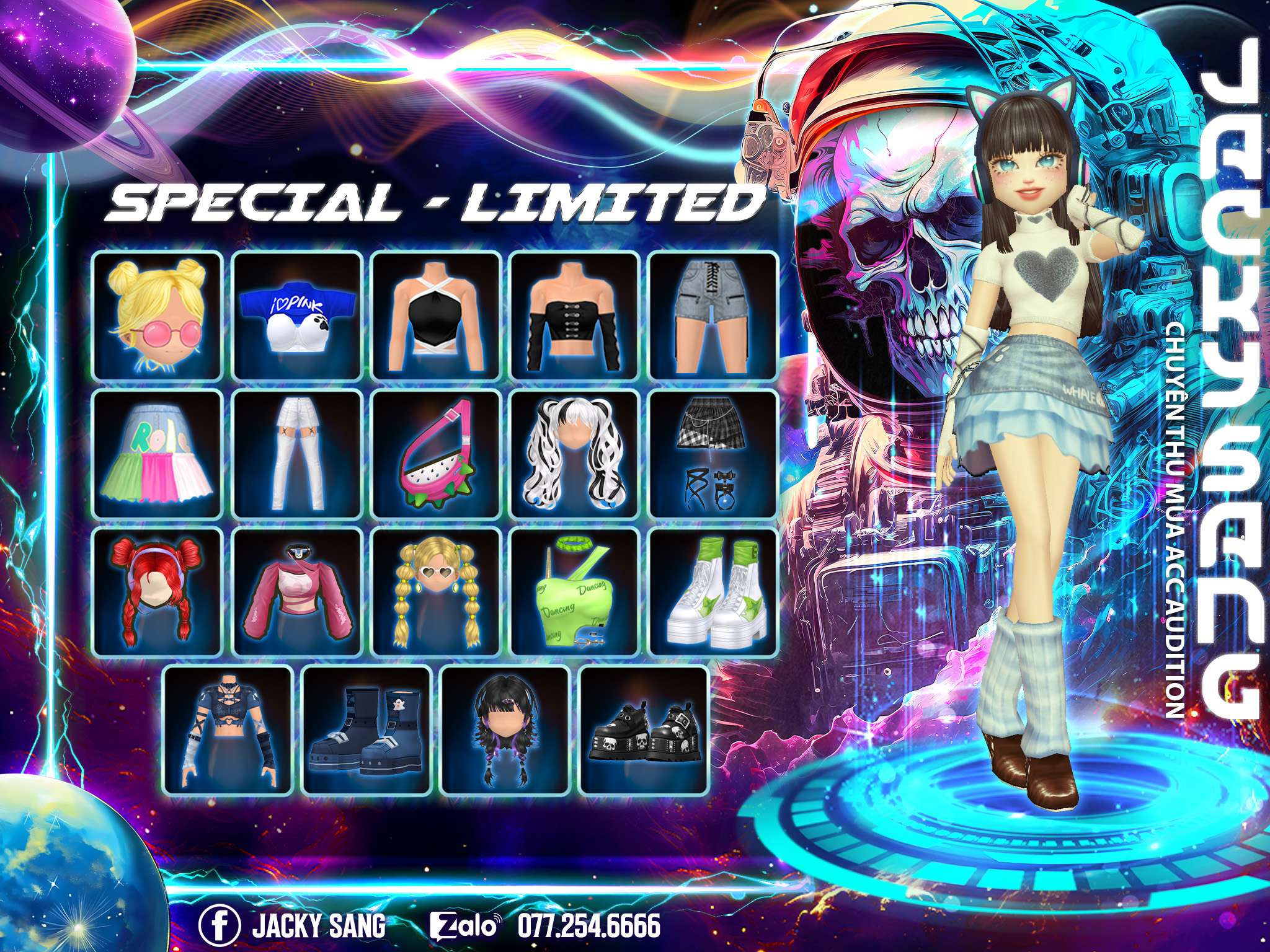1270x952 pixels.
Task: Select the white boots with green stars
Action: click(x=713, y=592)
